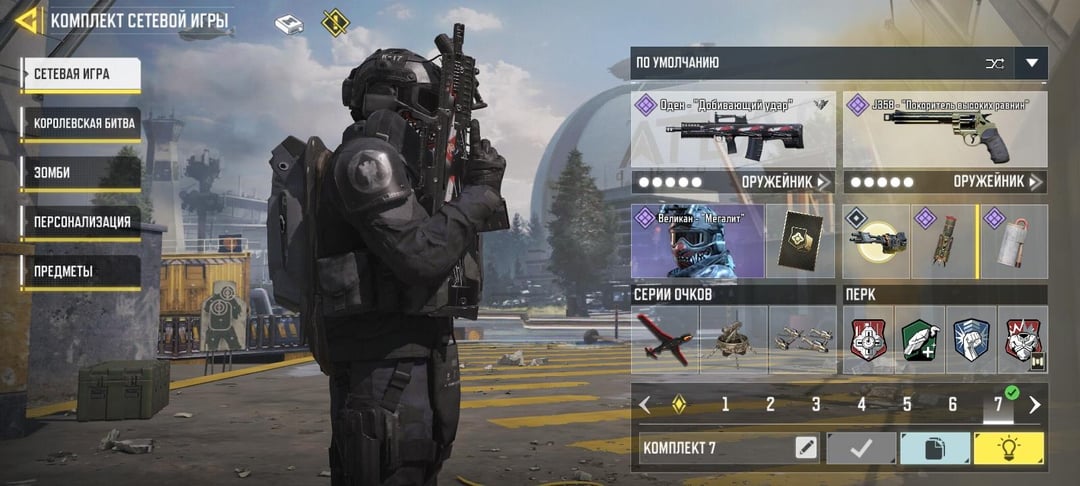Open recommendations with the yellow lightbulb button
1080x486 pixels.
pyautogui.click(x=1008, y=448)
